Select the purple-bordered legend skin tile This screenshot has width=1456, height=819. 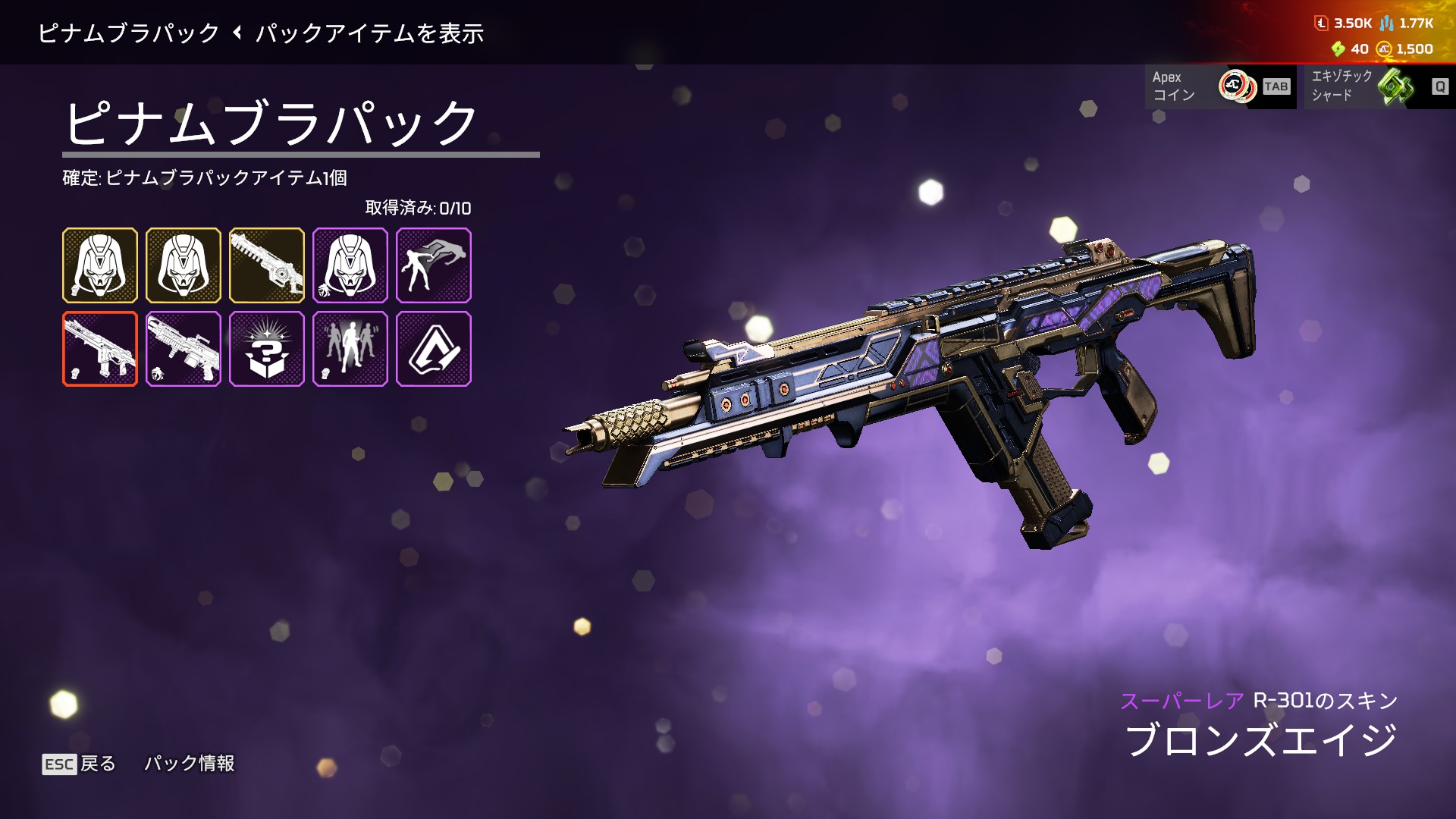coord(350,265)
